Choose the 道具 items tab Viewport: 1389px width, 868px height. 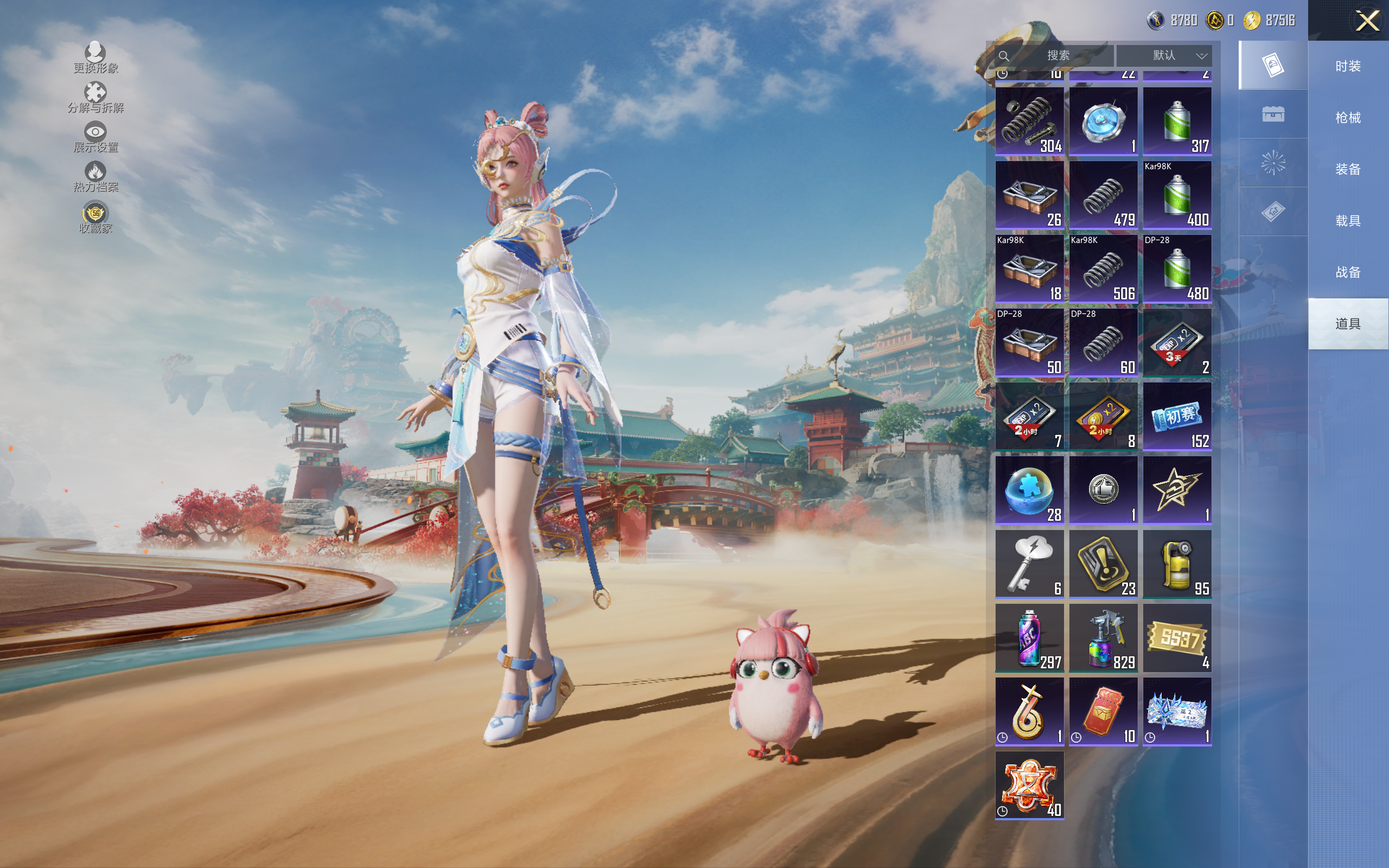pos(1348,324)
